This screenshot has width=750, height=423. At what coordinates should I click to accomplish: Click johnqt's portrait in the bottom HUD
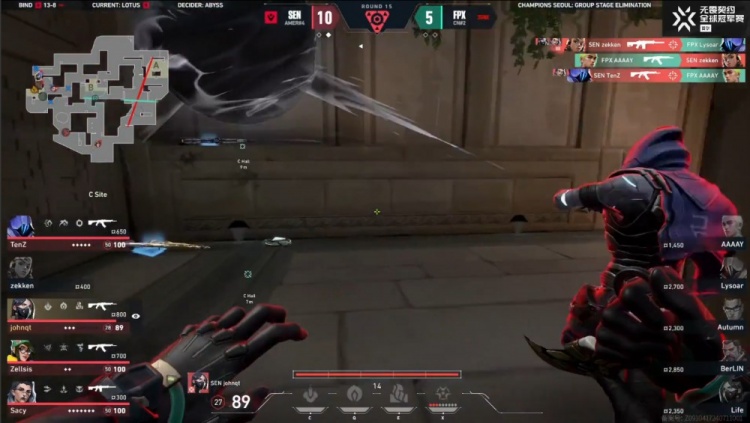click(198, 382)
